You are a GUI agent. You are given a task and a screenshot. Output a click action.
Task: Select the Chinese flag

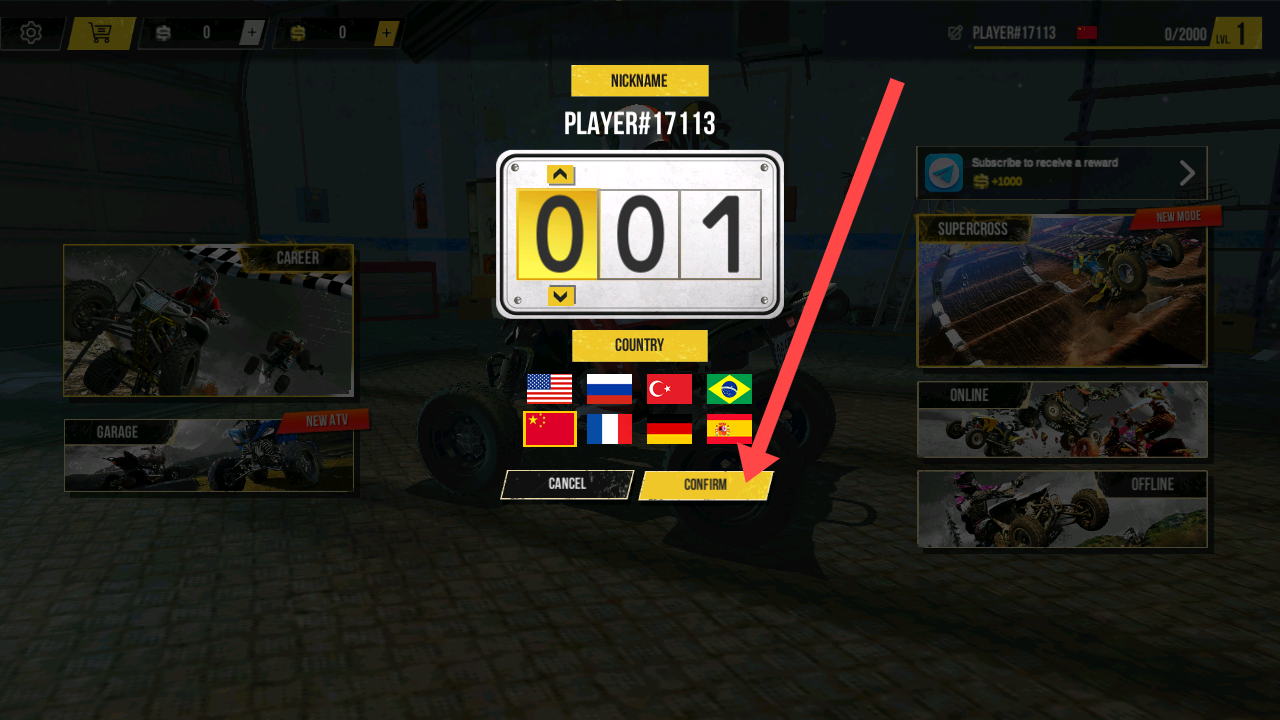click(x=549, y=429)
